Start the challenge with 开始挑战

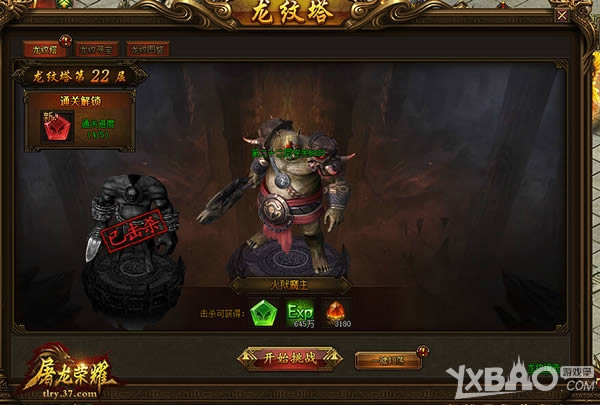pos(289,358)
